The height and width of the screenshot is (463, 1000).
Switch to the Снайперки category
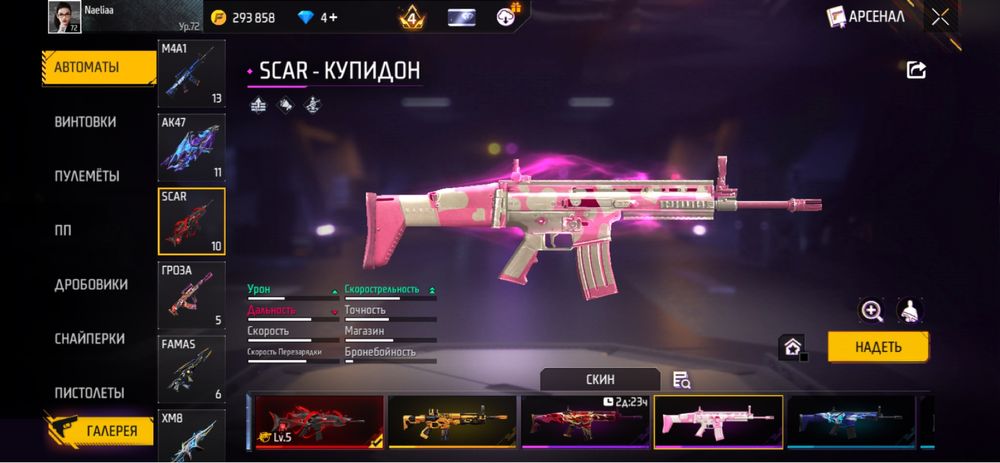[x=89, y=339]
